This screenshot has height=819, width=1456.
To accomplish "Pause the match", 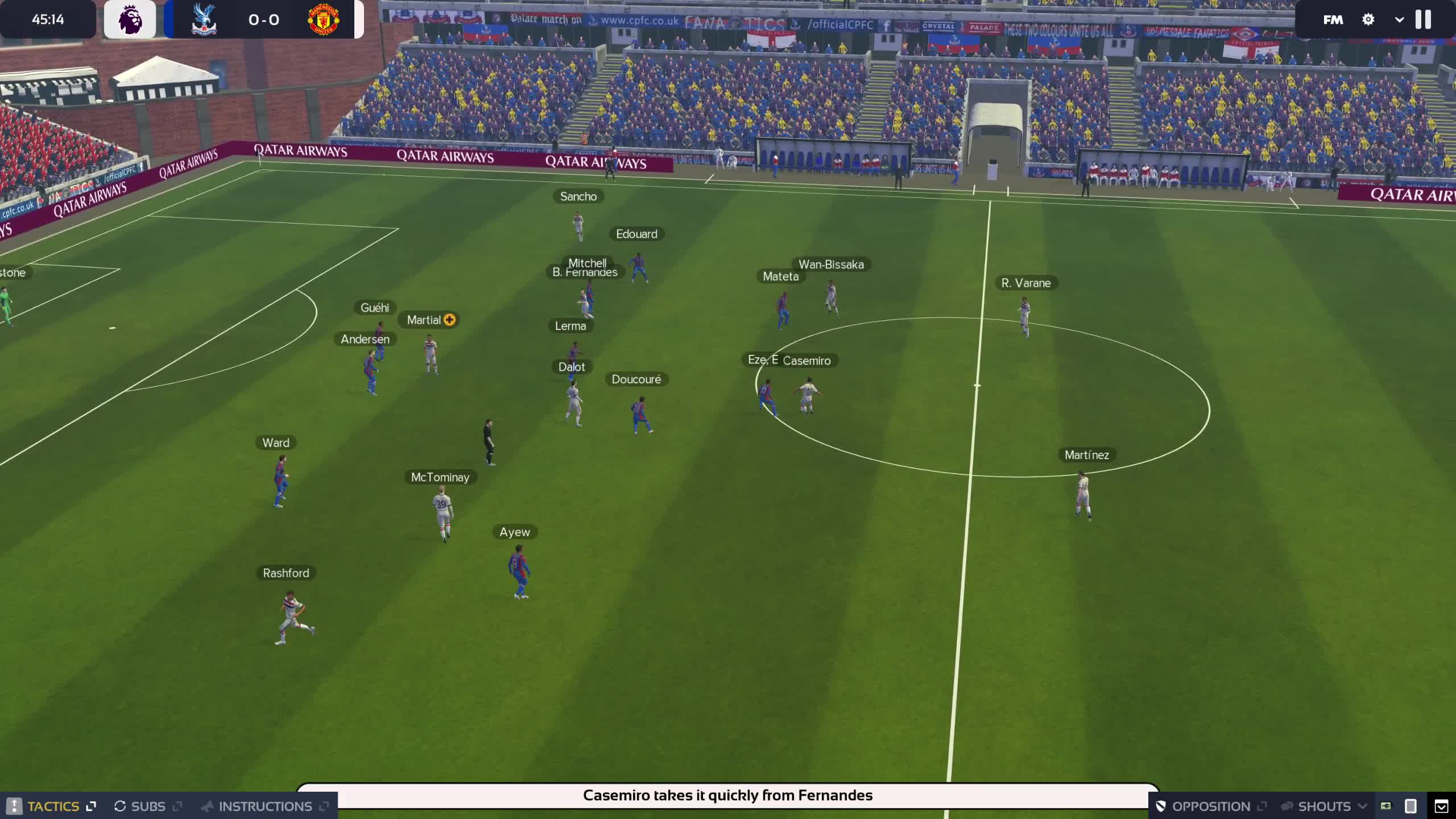I will coord(1423,19).
